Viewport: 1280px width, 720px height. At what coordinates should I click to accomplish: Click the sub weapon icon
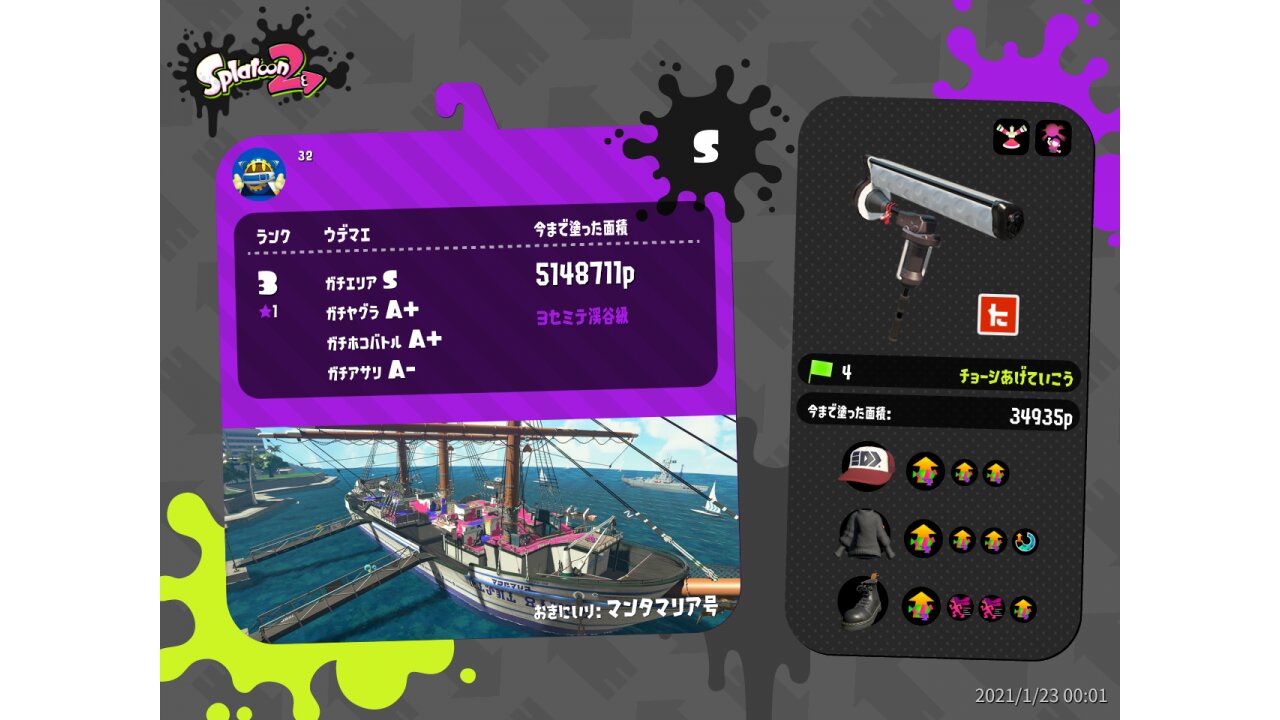(1011, 137)
